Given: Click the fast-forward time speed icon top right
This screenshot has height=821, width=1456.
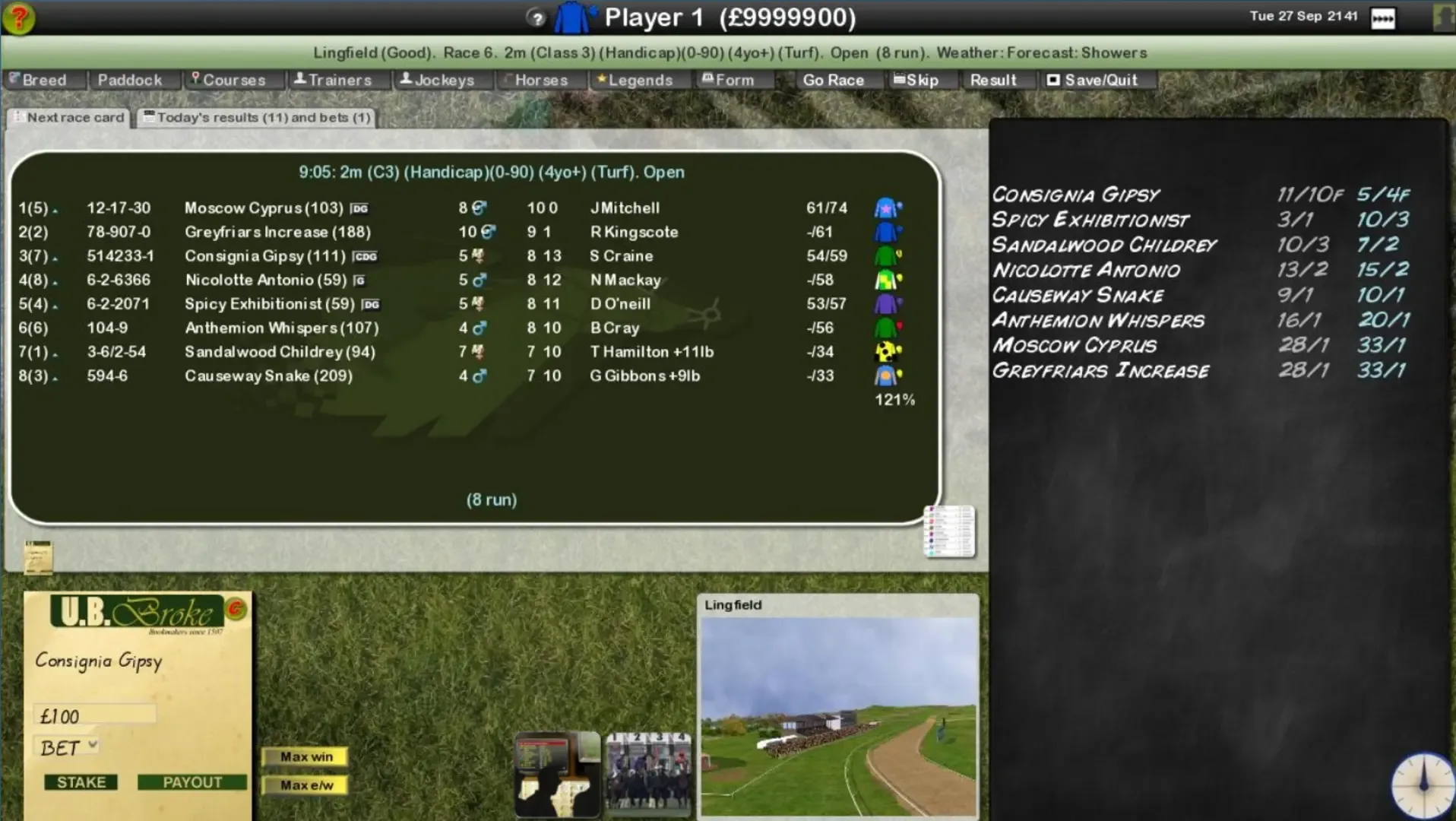Looking at the screenshot, I should tap(1385, 17).
